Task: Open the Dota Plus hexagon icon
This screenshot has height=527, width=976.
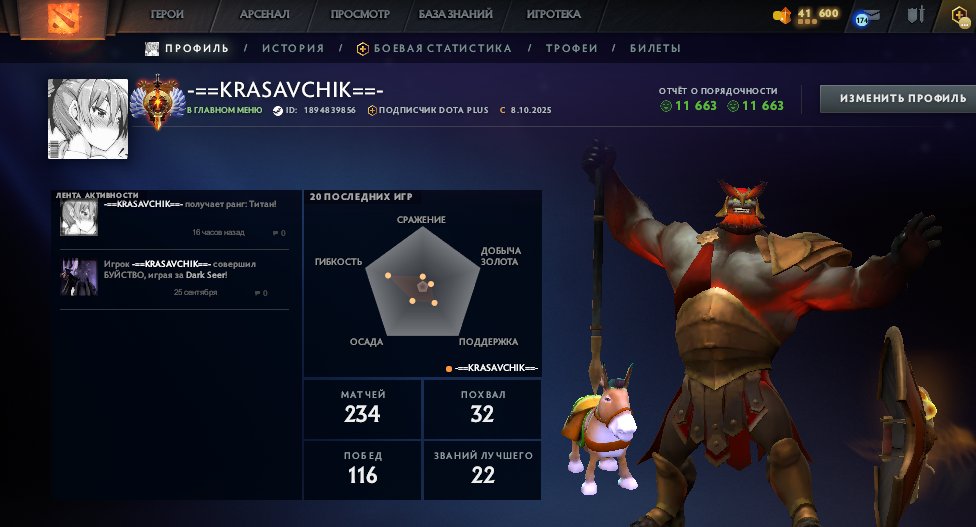Action: (961, 15)
